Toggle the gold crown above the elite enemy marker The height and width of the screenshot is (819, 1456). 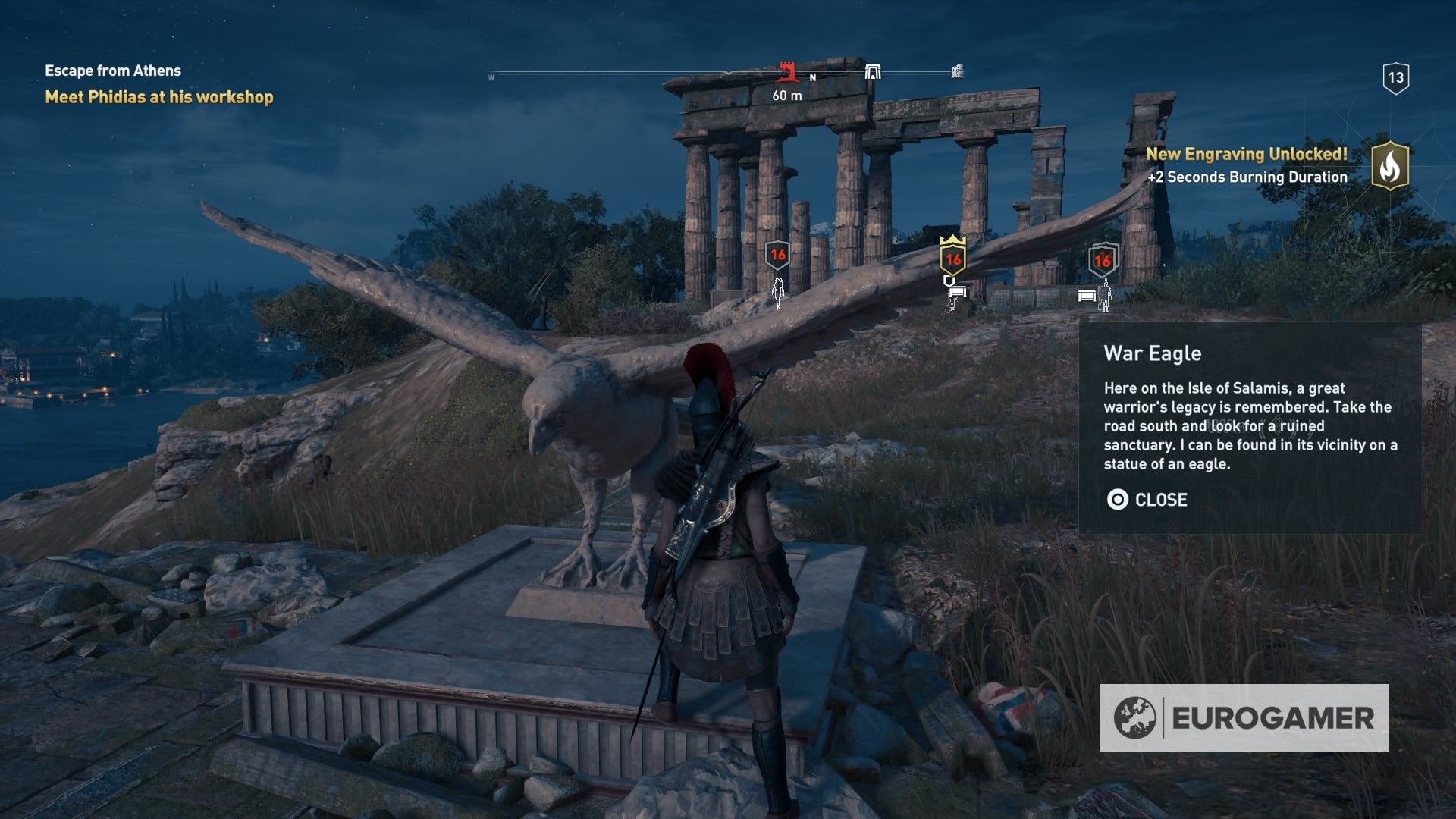[952, 241]
